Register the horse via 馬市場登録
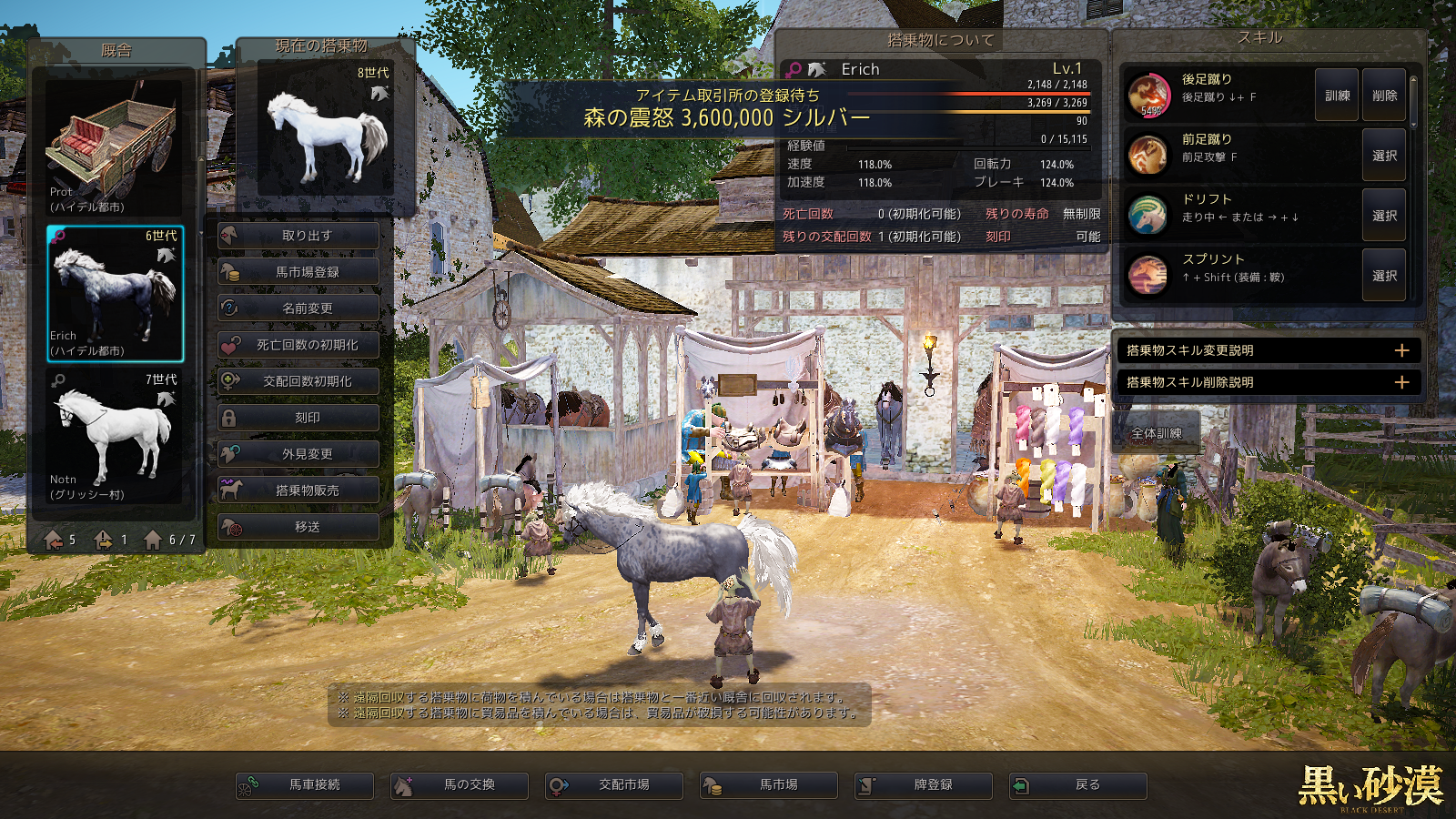Screen dimensions: 1456x819 (x=298, y=272)
